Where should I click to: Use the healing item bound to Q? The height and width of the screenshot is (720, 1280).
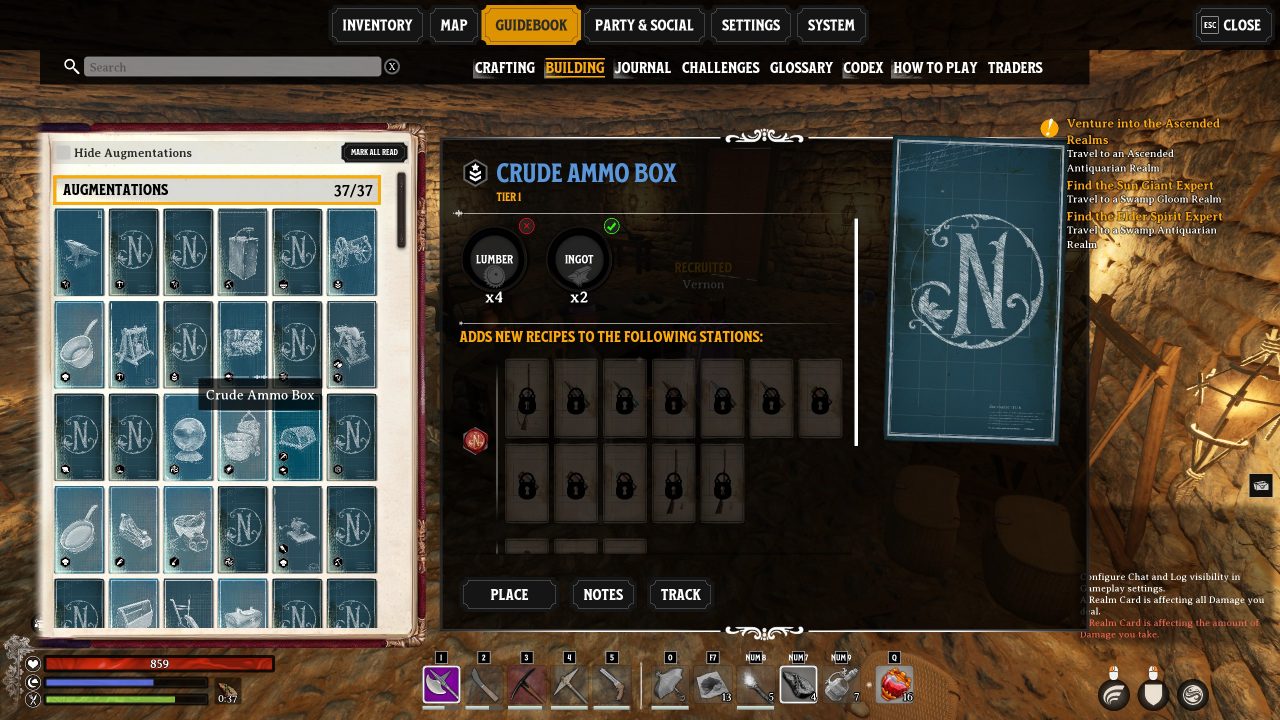click(895, 685)
